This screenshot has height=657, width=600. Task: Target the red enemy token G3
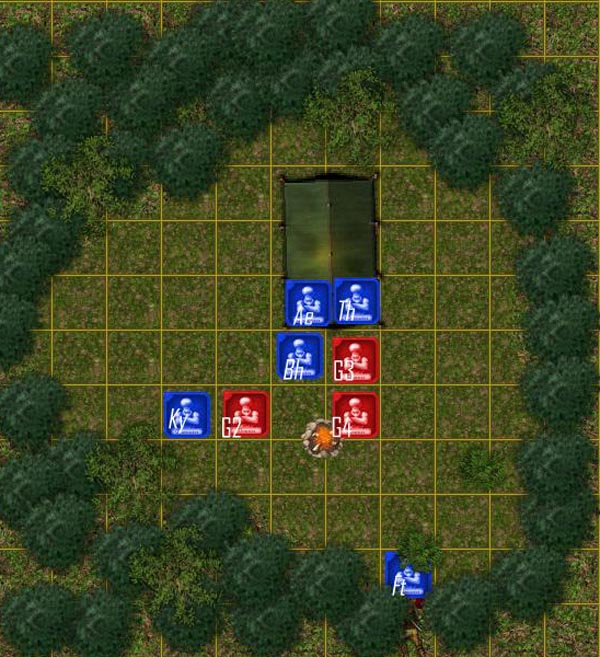(355, 360)
